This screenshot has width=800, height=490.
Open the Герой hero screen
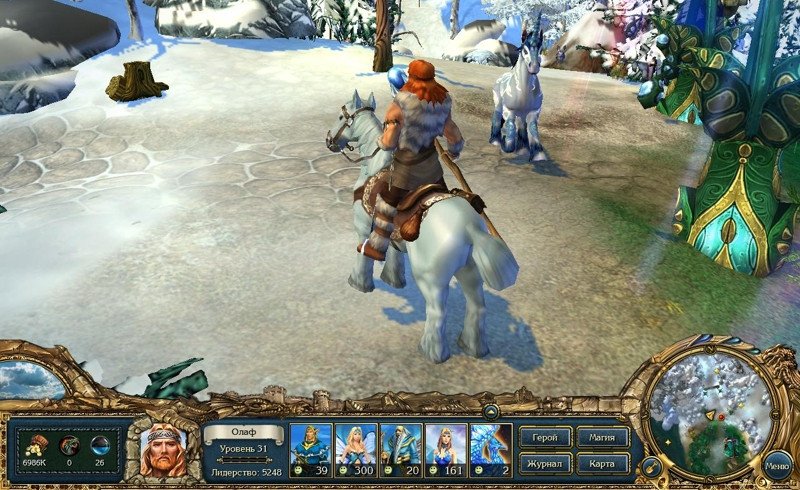tap(546, 437)
